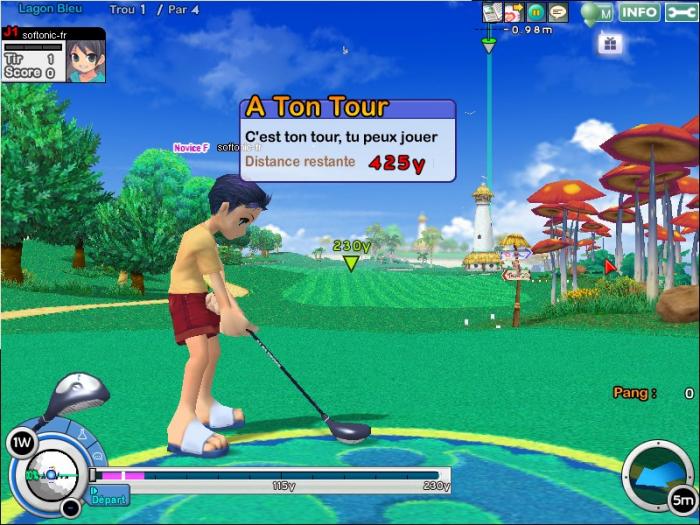Select the softonic-fr player avatar card
Viewport: 700px width, 525px height.
pos(53,55)
